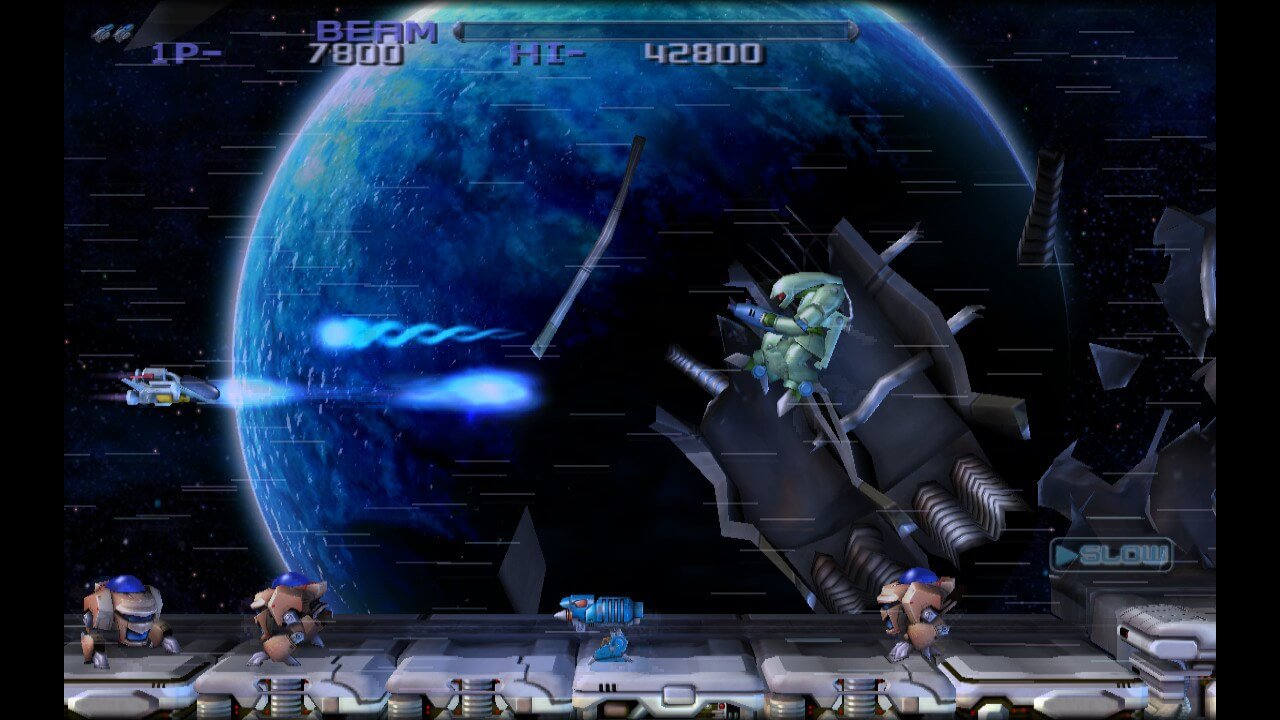
Task: Click the leftmost brown walker enemy
Action: coord(115,615)
